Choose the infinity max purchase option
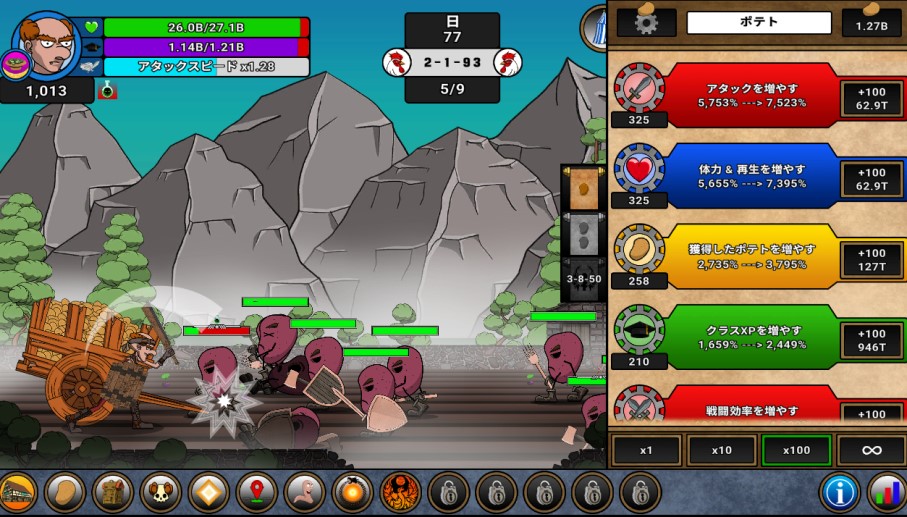Screen dimensions: 907x517 pos(871,450)
